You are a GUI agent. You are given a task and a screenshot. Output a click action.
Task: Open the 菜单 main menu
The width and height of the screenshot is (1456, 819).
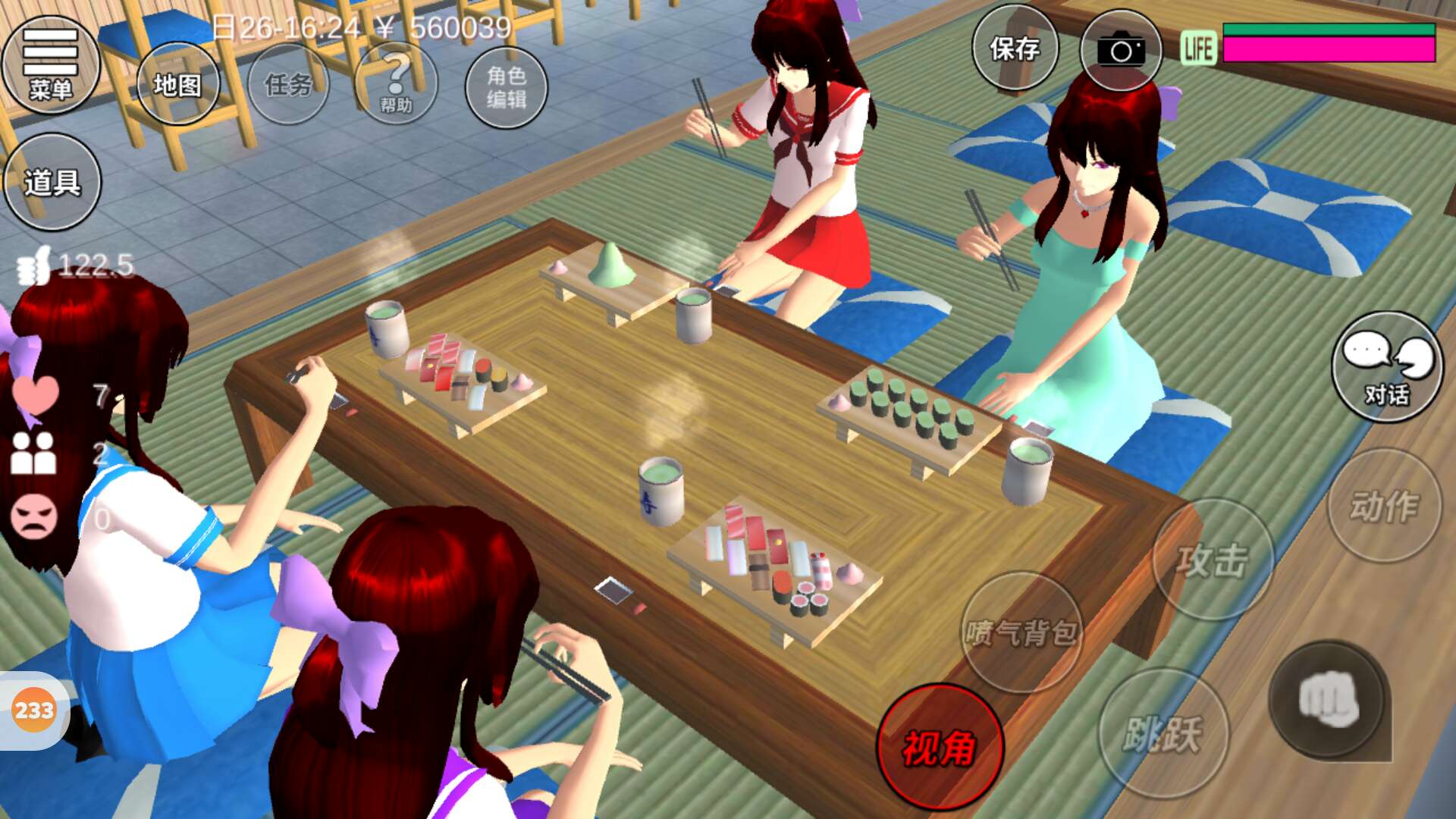50,65
